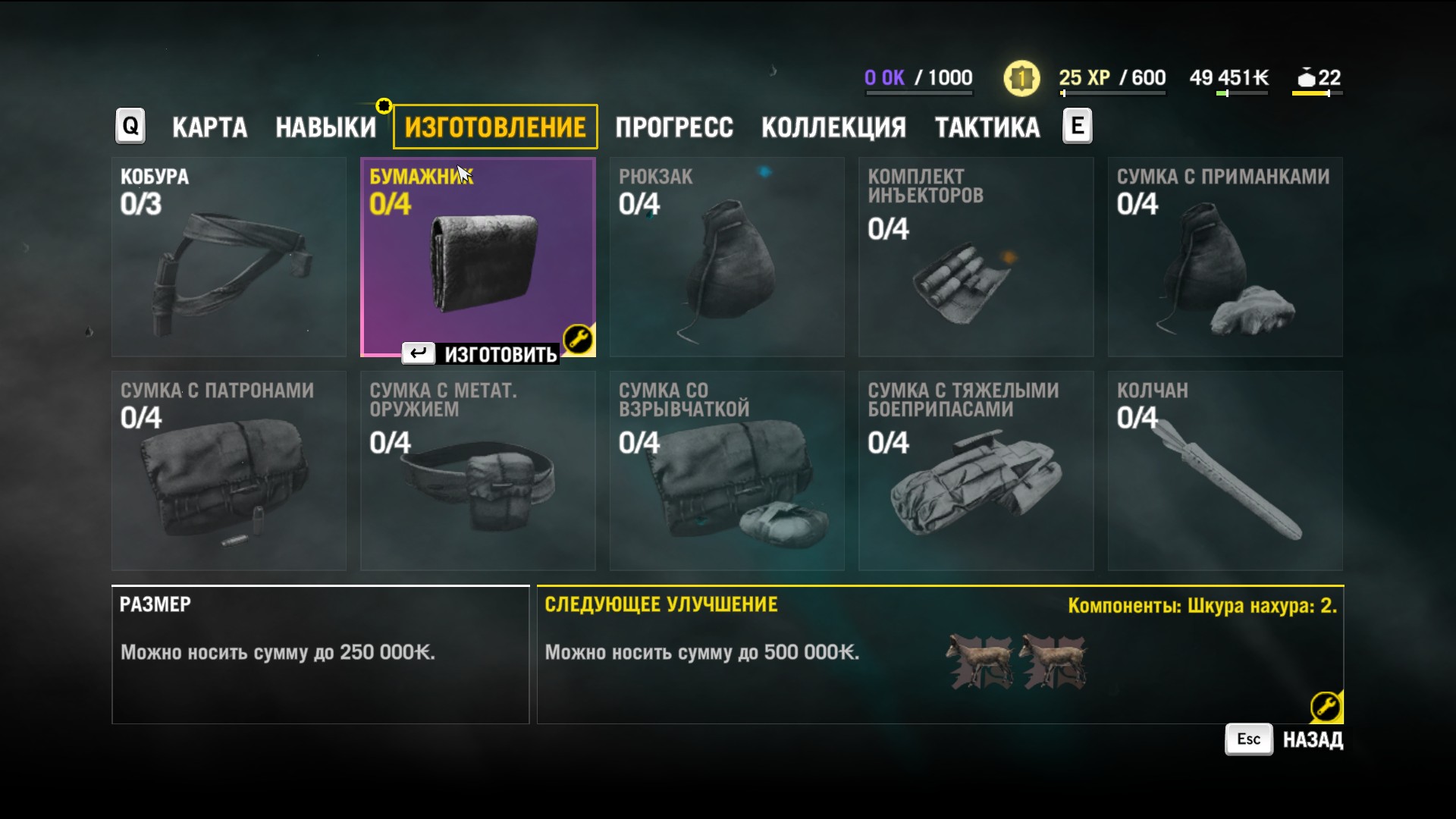1456x819 pixels.
Task: Pick the Комплект инъекторов tile
Action: pos(975,257)
